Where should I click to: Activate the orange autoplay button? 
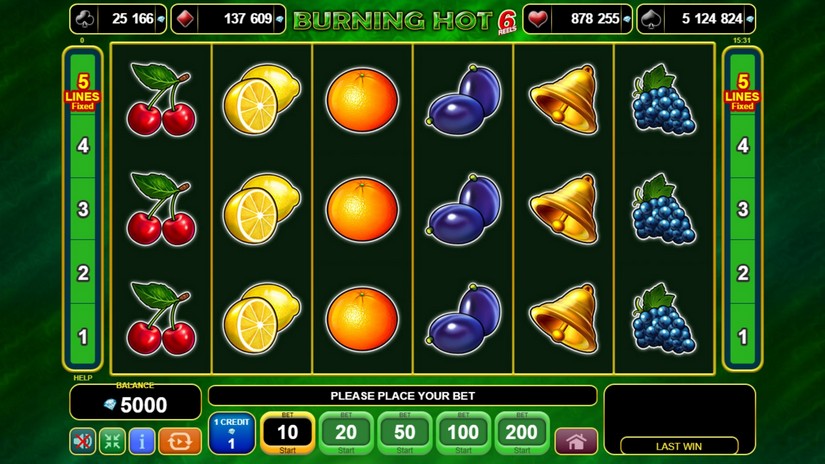click(180, 441)
